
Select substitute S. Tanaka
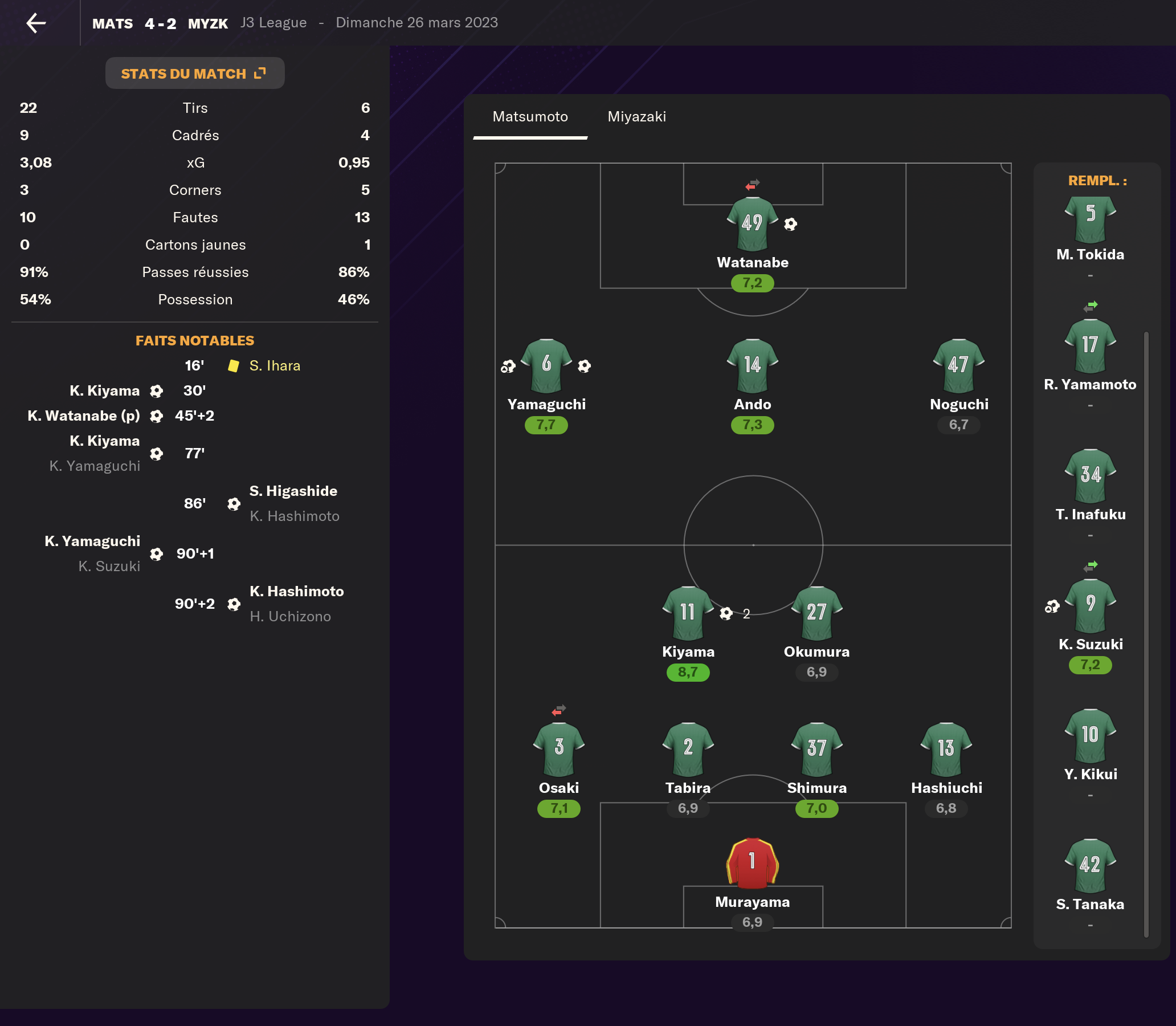point(1090,866)
